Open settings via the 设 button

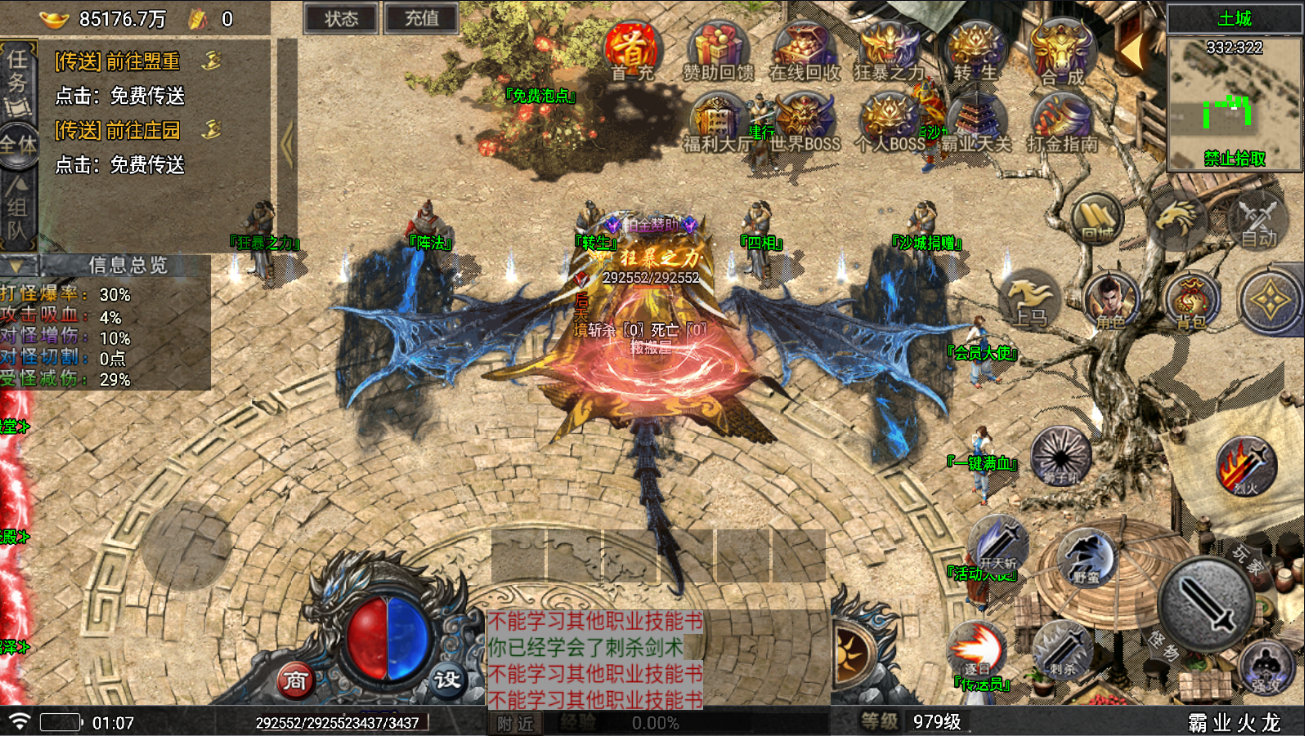[x=448, y=680]
